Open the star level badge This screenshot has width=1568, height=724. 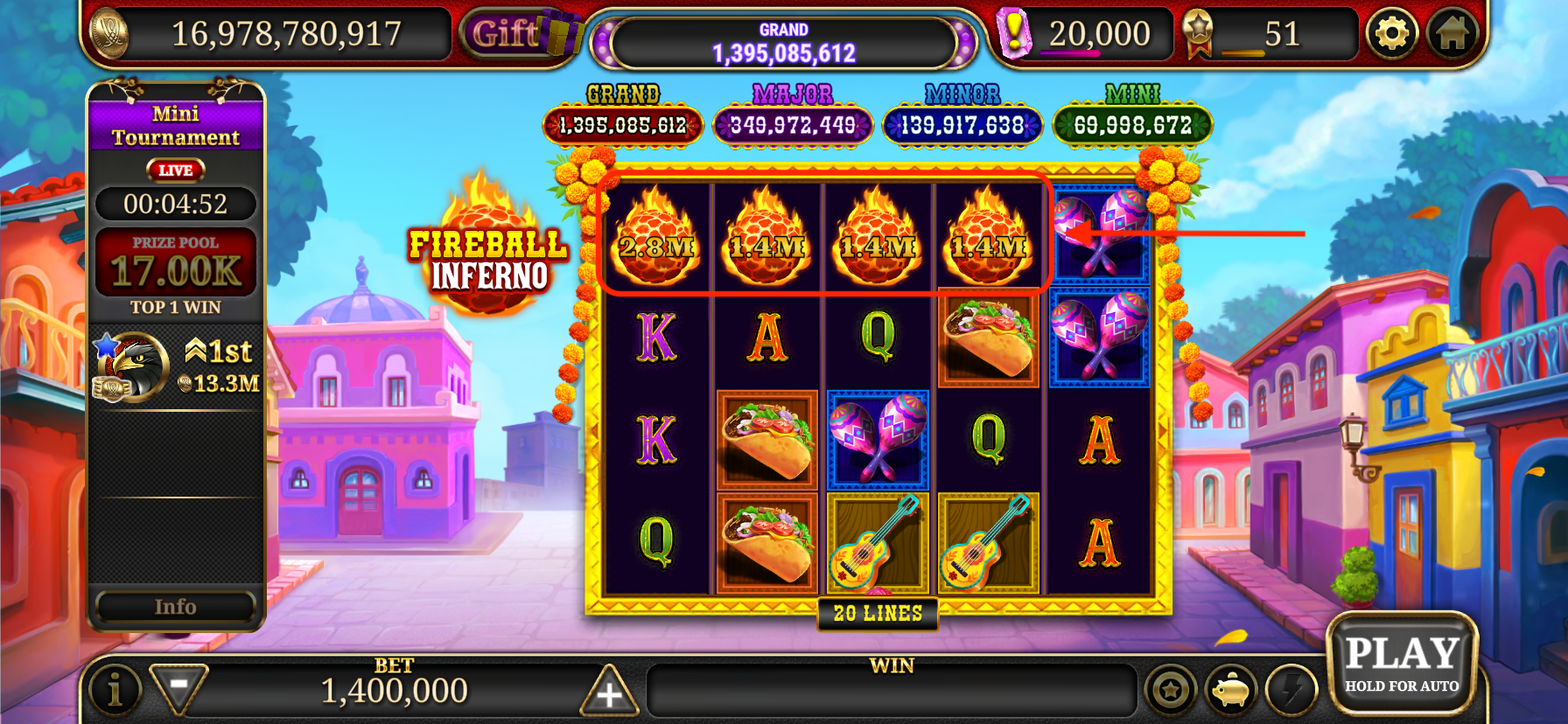point(1198,33)
